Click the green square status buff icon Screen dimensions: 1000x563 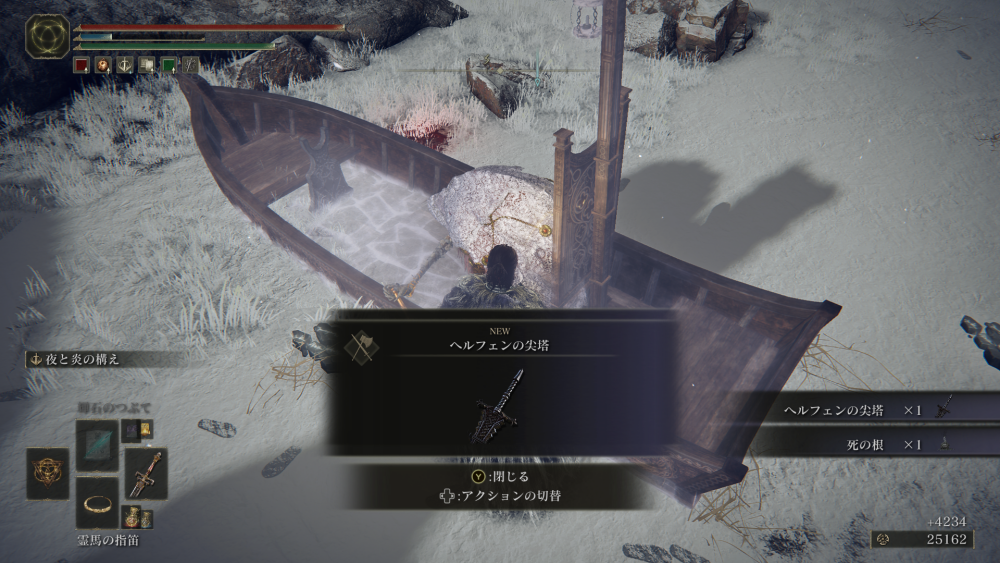[169, 65]
